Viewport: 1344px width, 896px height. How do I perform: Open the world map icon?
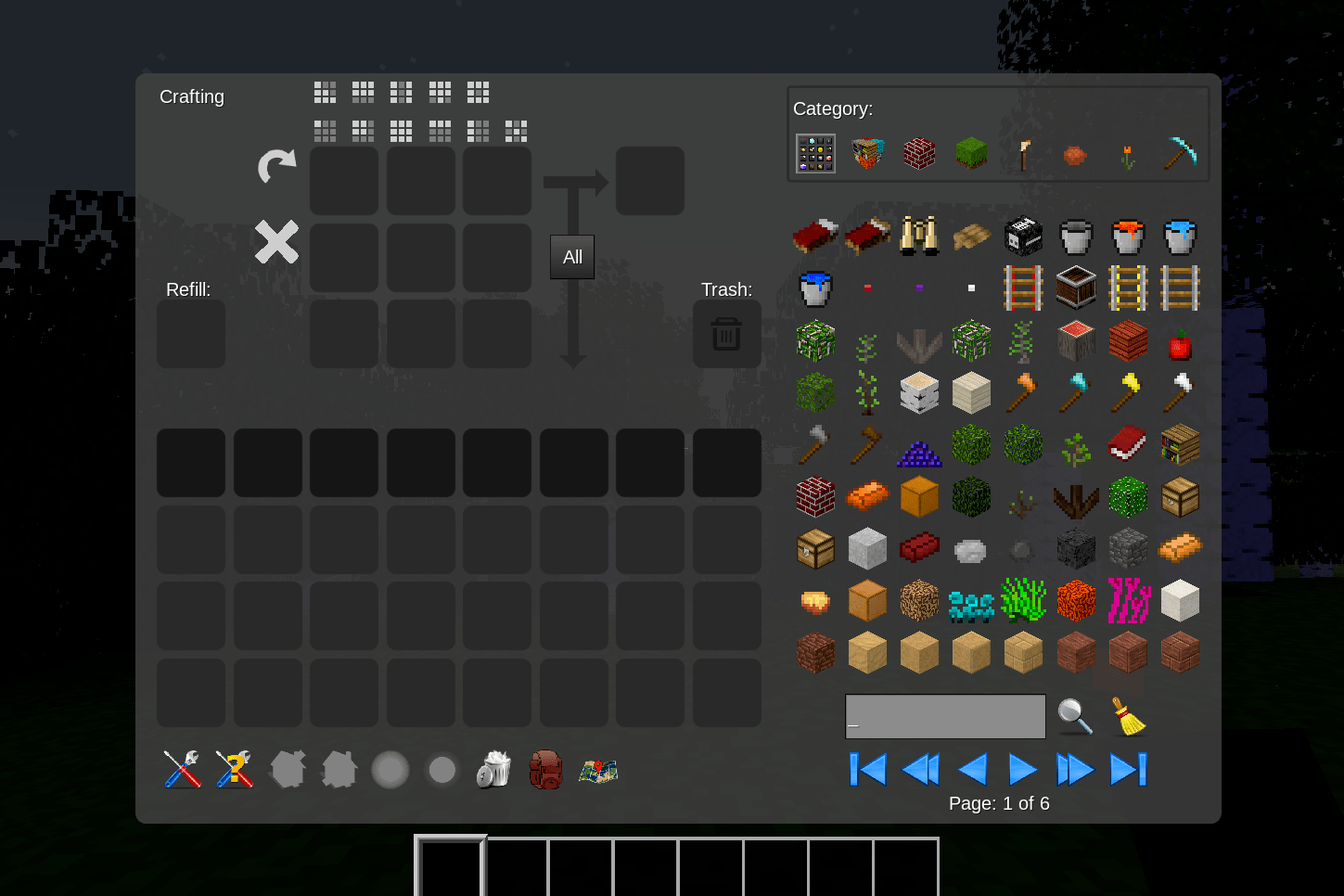pyautogui.click(x=598, y=770)
